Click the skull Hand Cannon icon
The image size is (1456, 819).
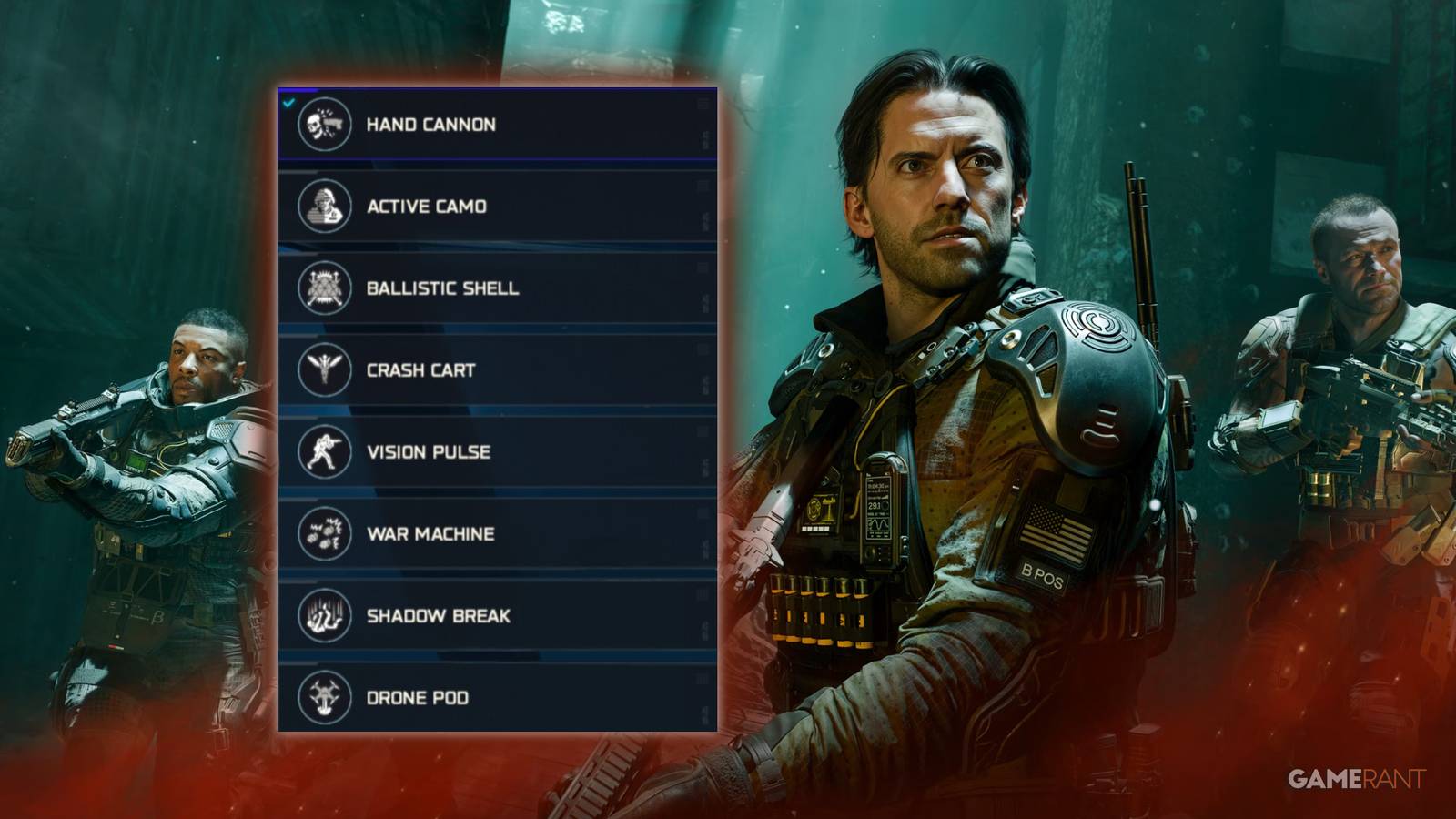(x=325, y=125)
